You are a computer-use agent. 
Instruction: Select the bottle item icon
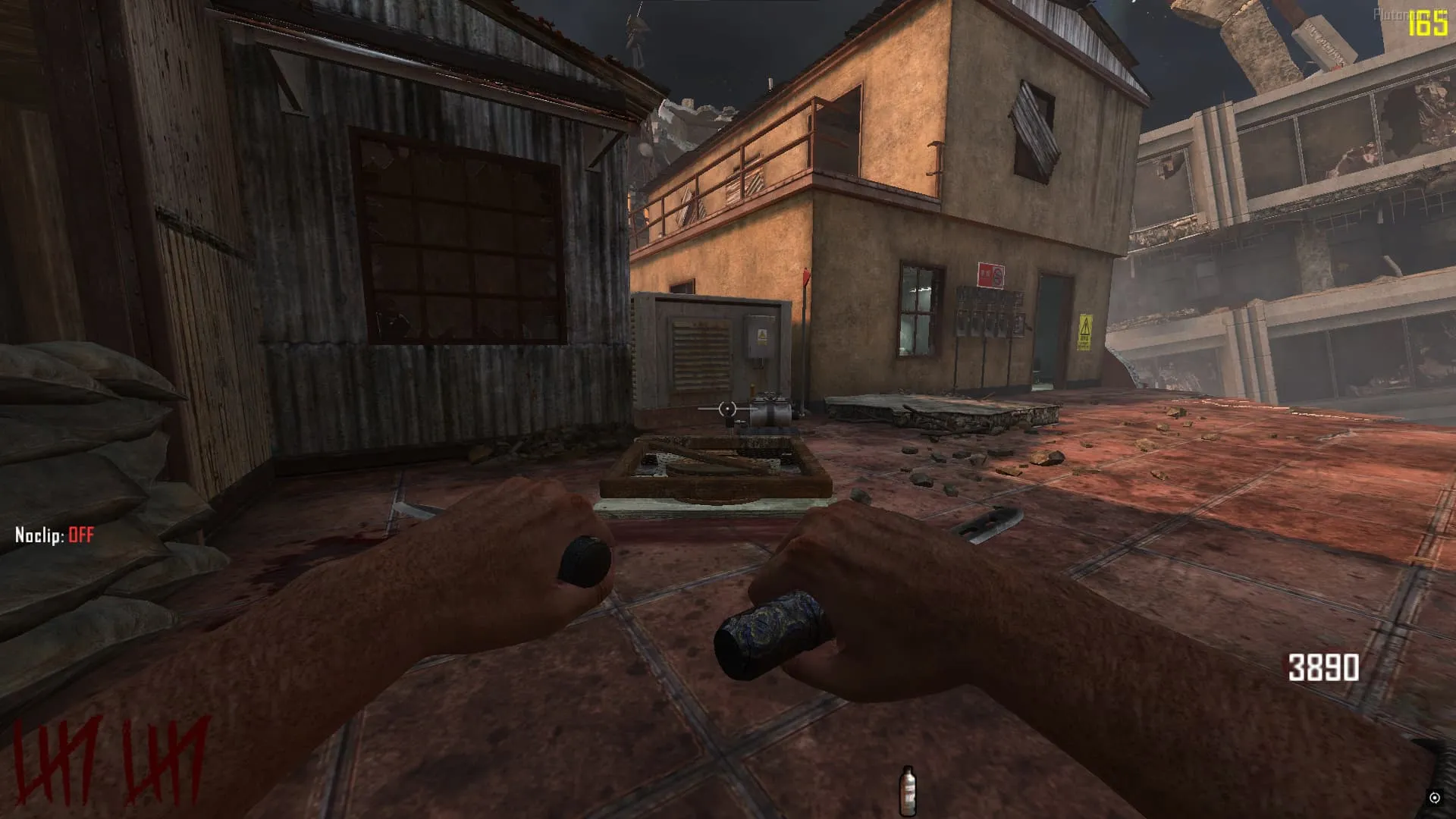907,790
